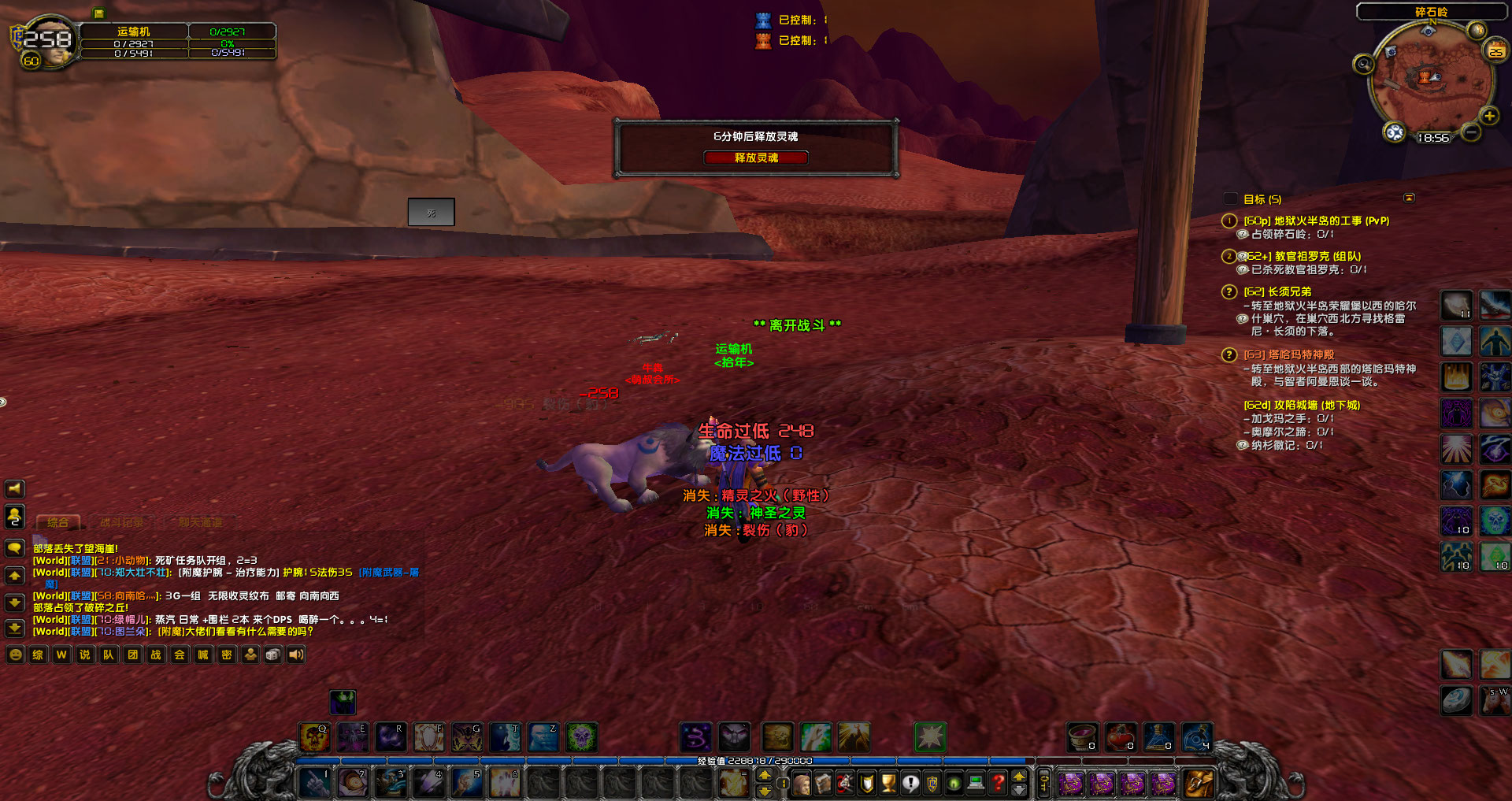Click the smiley emote icon in the chat bar
Viewport: 1512px width, 801px height.
[15, 655]
